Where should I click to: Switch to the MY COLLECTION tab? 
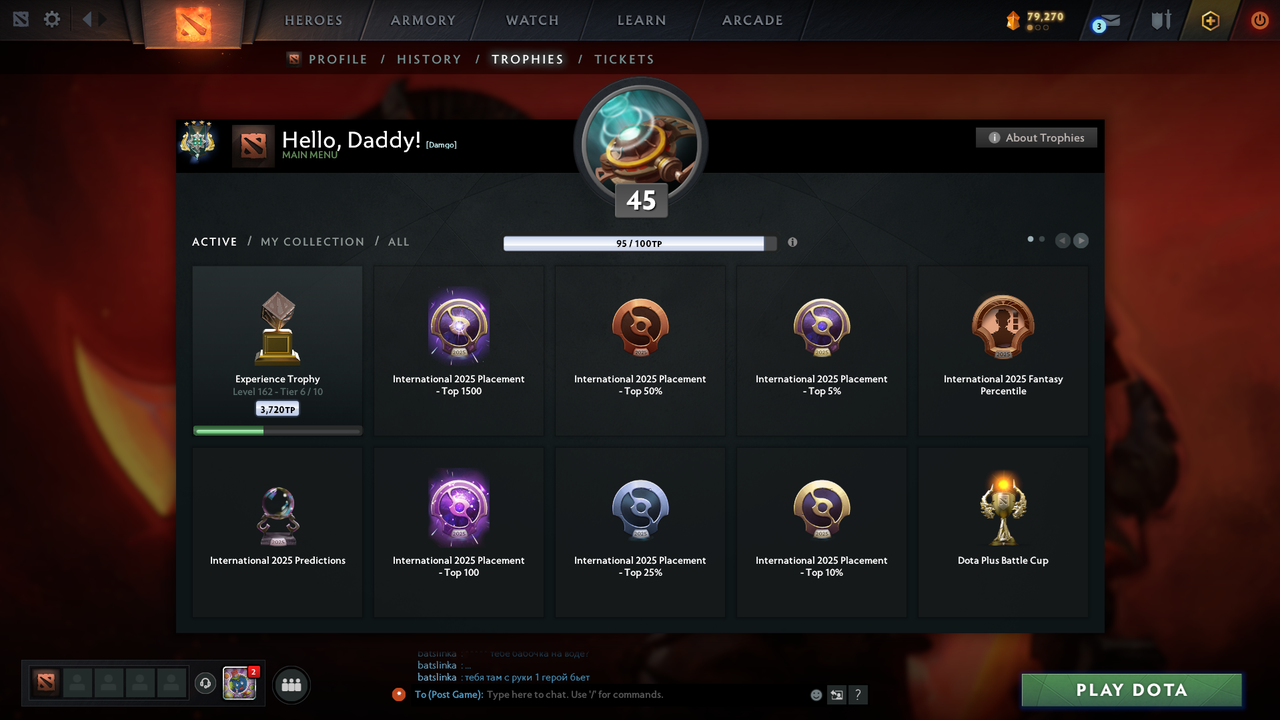(x=312, y=241)
